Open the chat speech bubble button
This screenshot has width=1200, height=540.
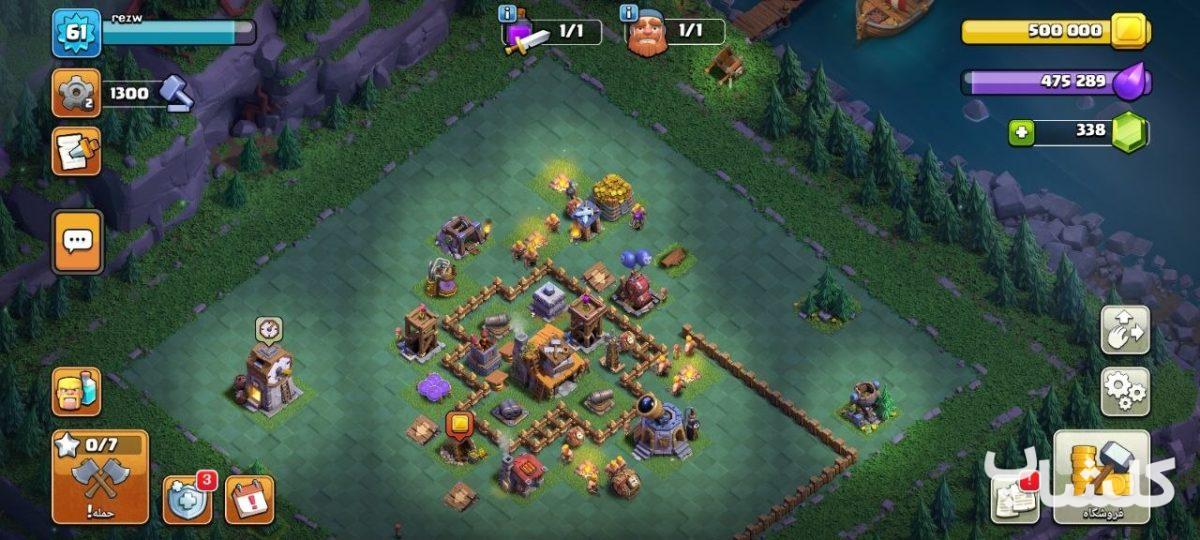coord(77,241)
